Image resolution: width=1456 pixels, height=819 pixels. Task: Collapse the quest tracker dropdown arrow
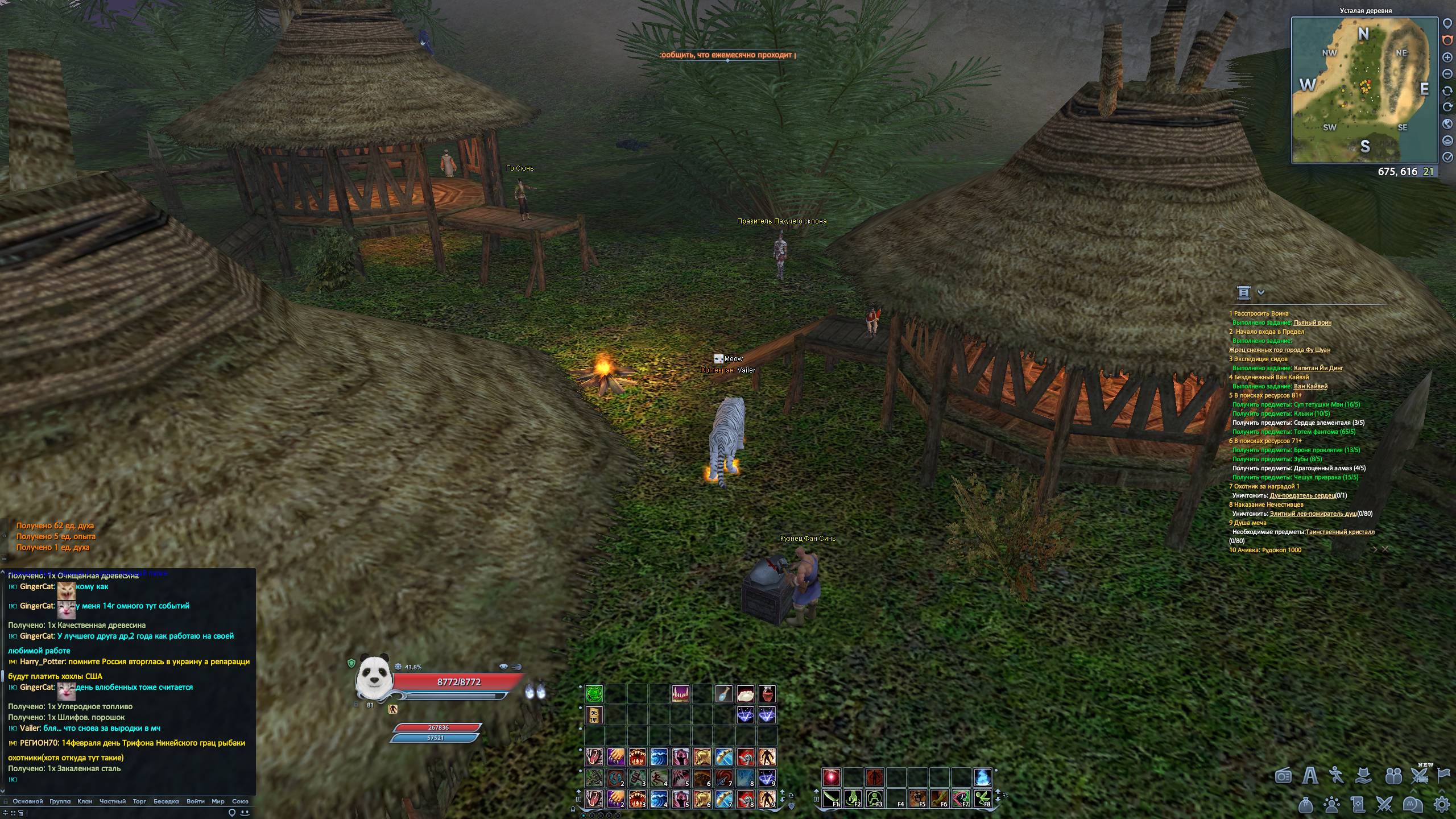click(x=1261, y=292)
